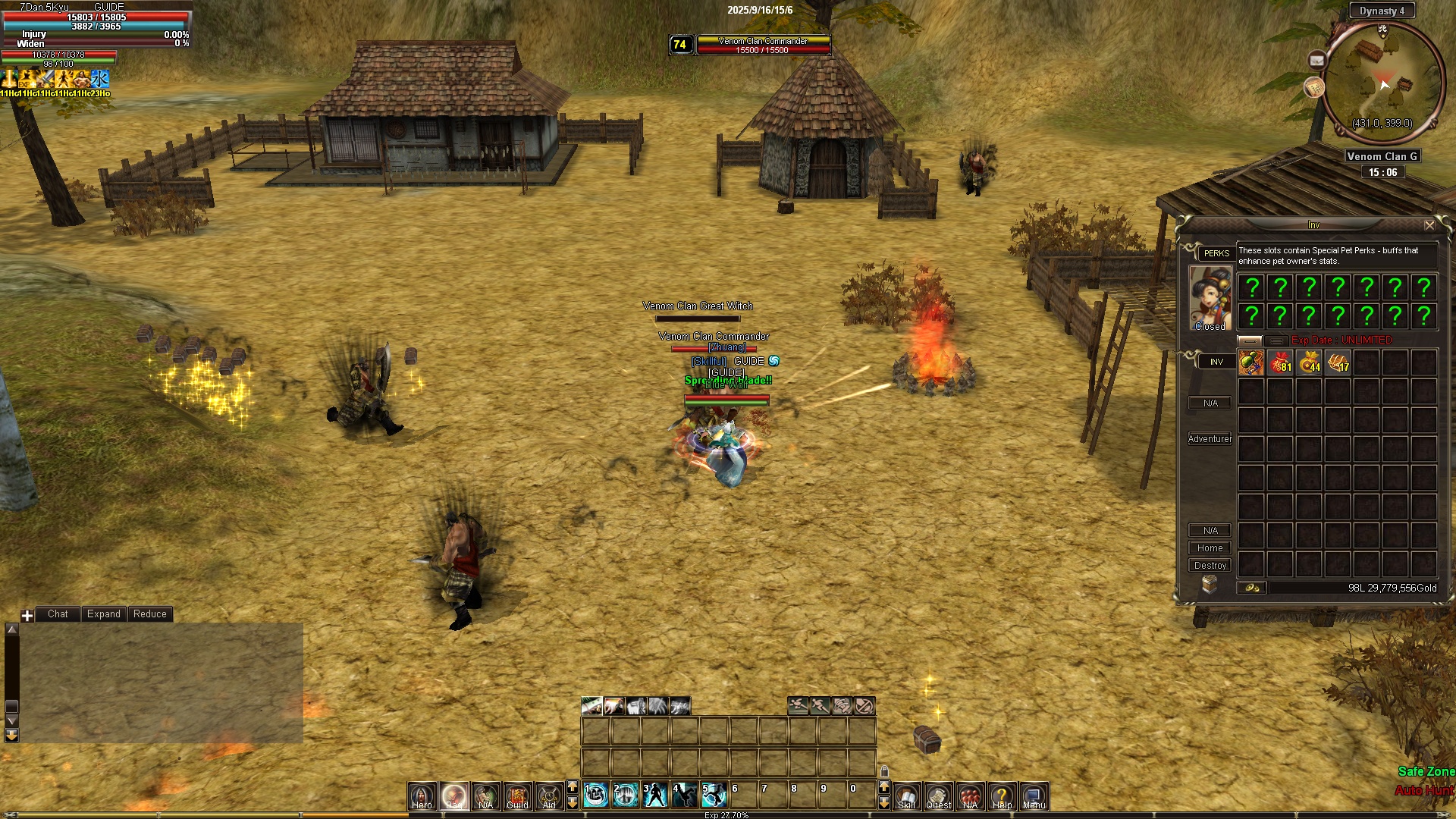Screen dimensions: 1456x819
Task: Click the Home button in inventory
Action: 1210,548
